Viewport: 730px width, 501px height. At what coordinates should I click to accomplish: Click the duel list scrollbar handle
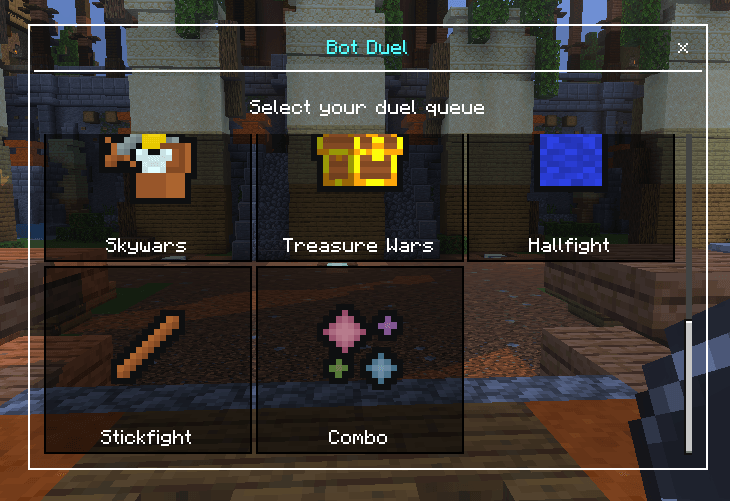coord(688,386)
